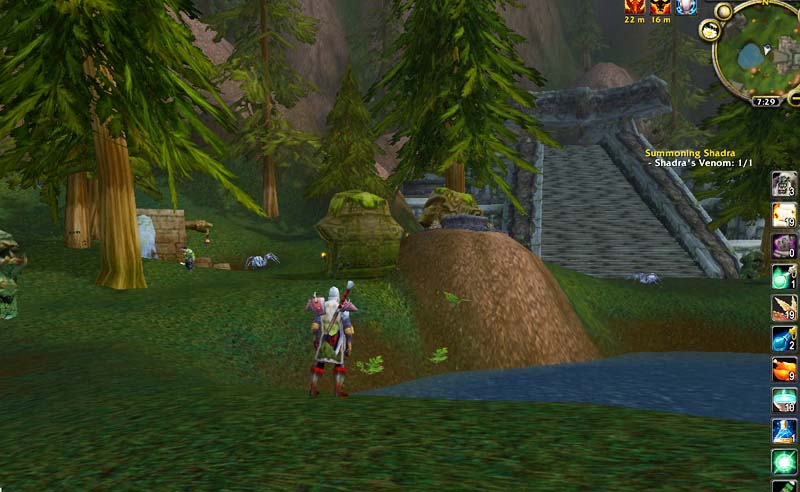Click the 16-minute dark flame buff icon

(x=660, y=6)
